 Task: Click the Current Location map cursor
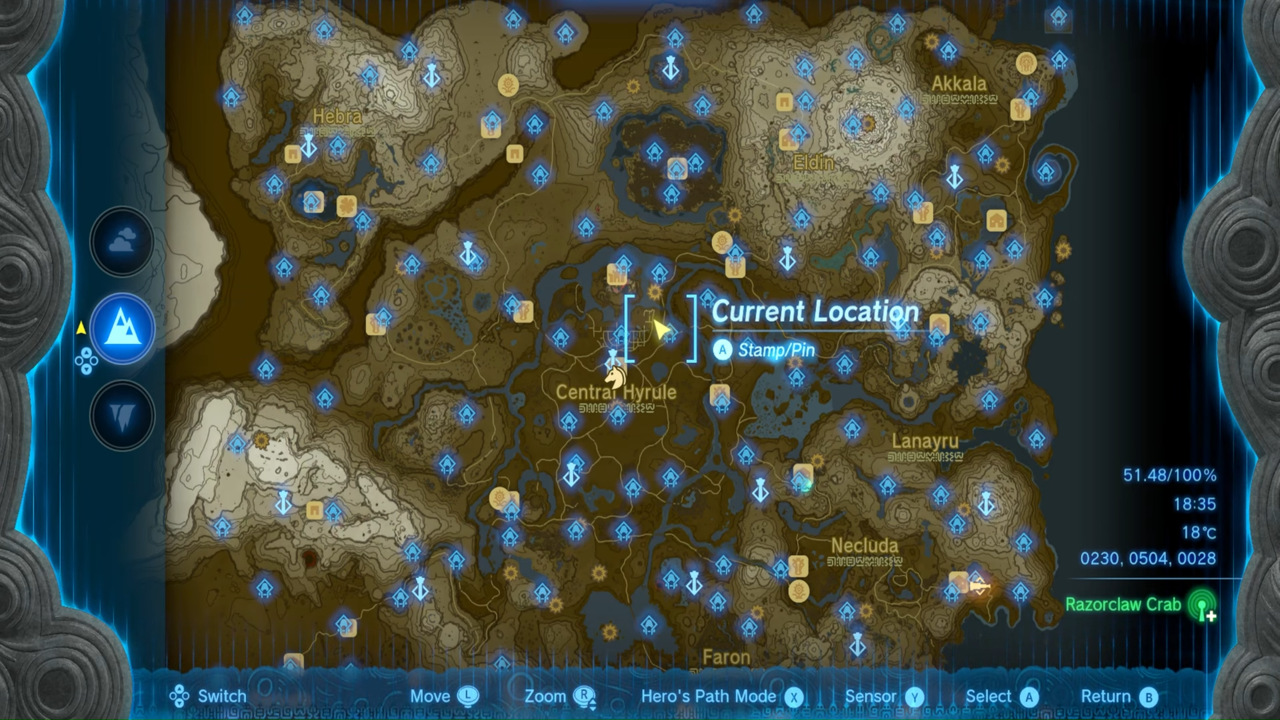pos(664,329)
